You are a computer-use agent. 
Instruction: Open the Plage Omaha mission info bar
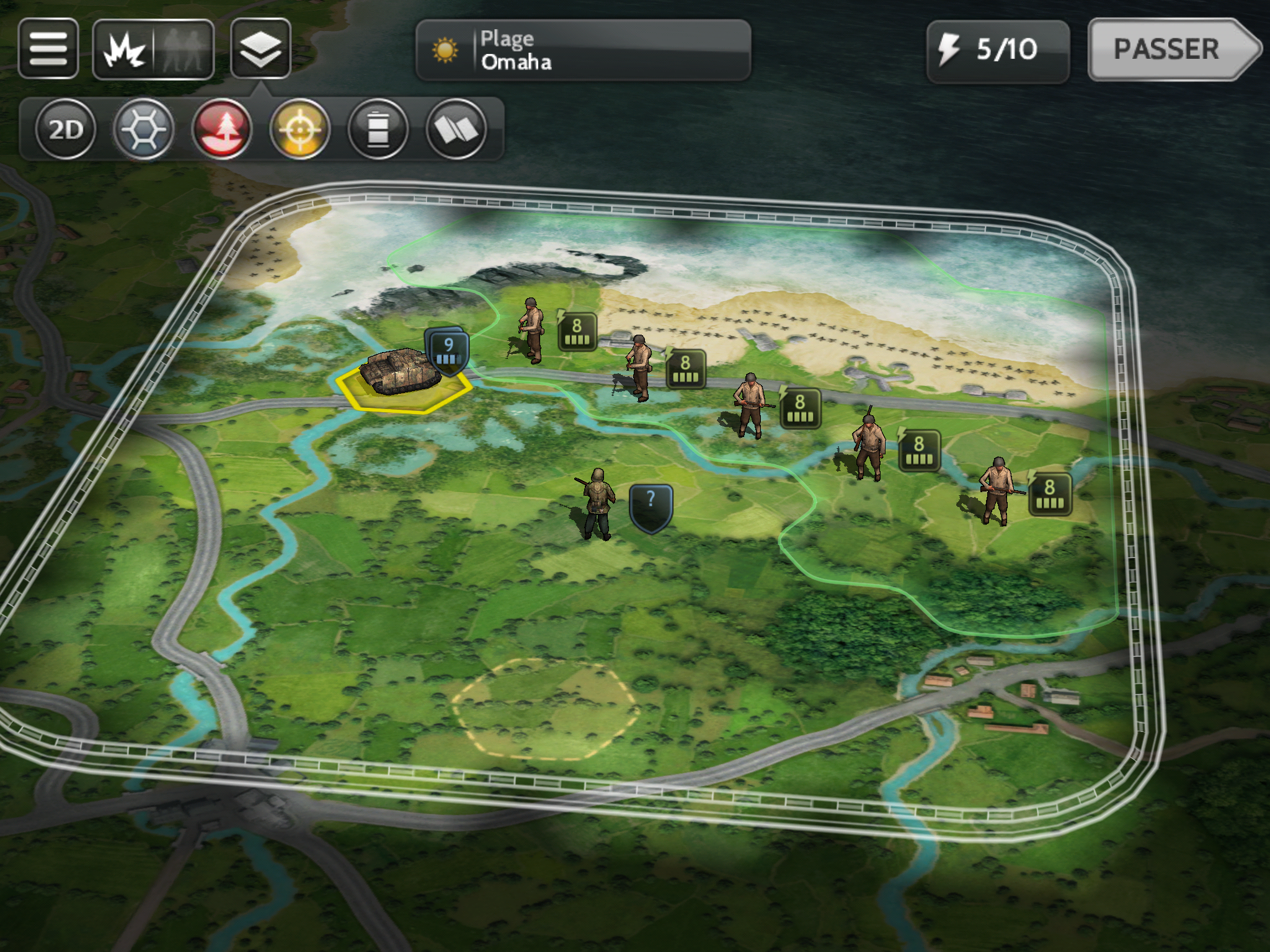[x=583, y=50]
